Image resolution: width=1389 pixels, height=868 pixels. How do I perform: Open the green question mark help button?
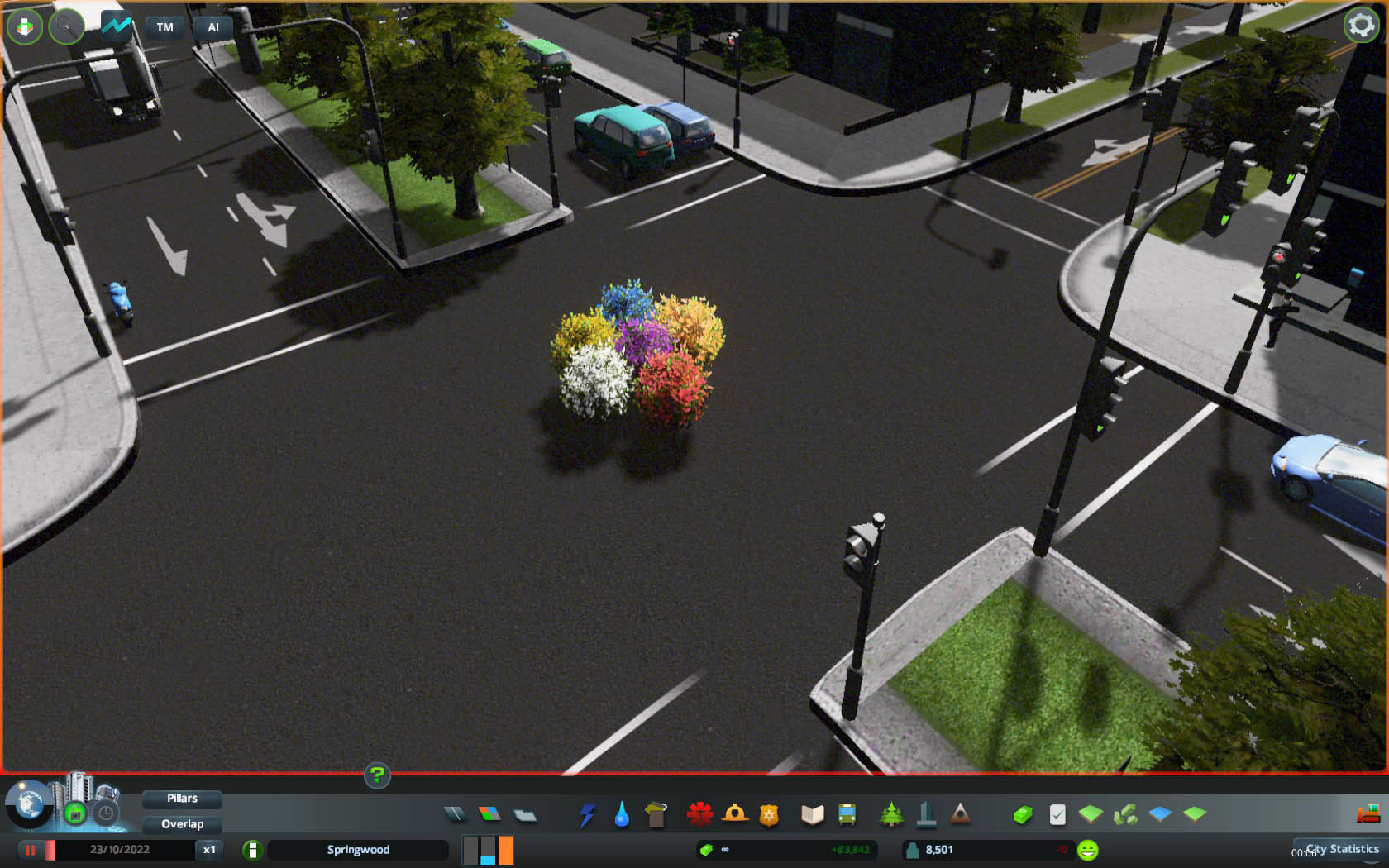[x=377, y=775]
